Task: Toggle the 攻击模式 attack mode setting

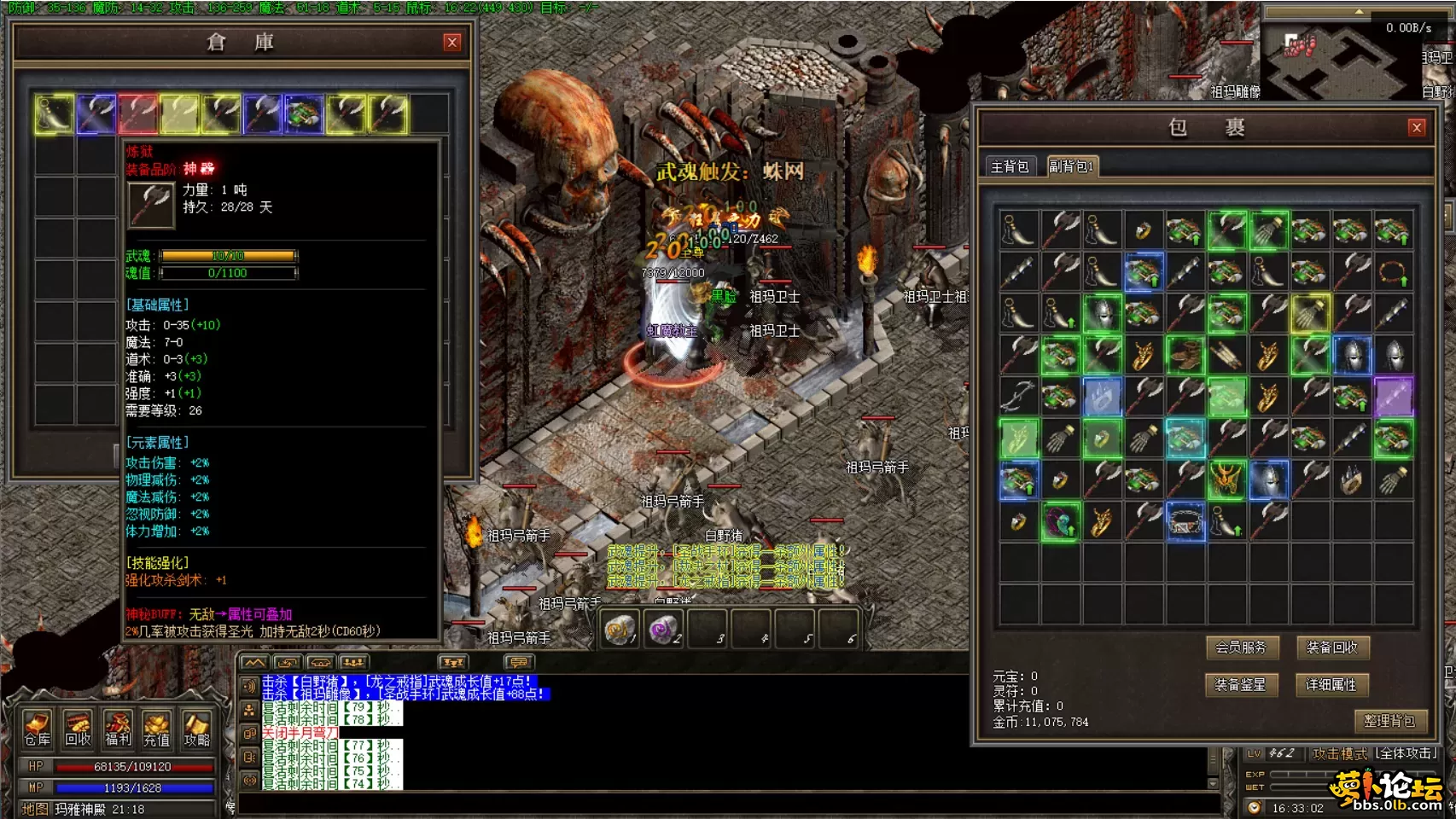Action: coord(1374,753)
